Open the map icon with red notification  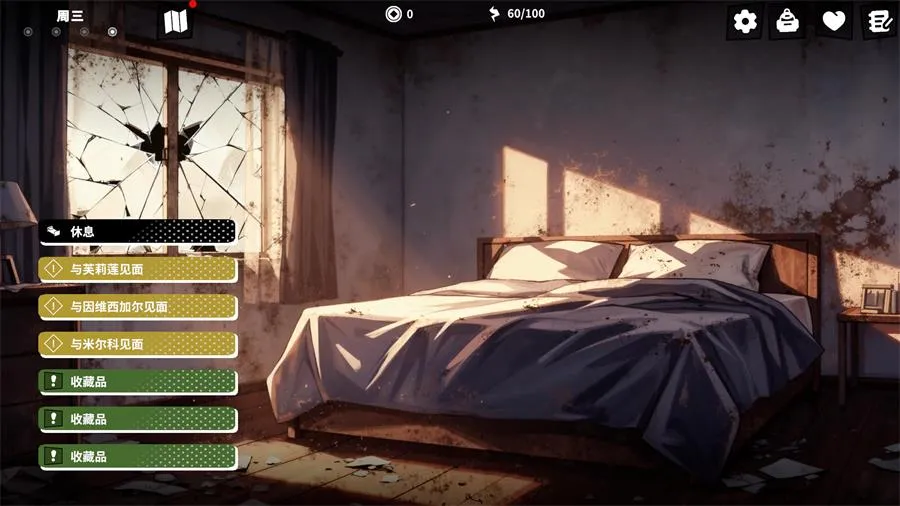point(175,21)
